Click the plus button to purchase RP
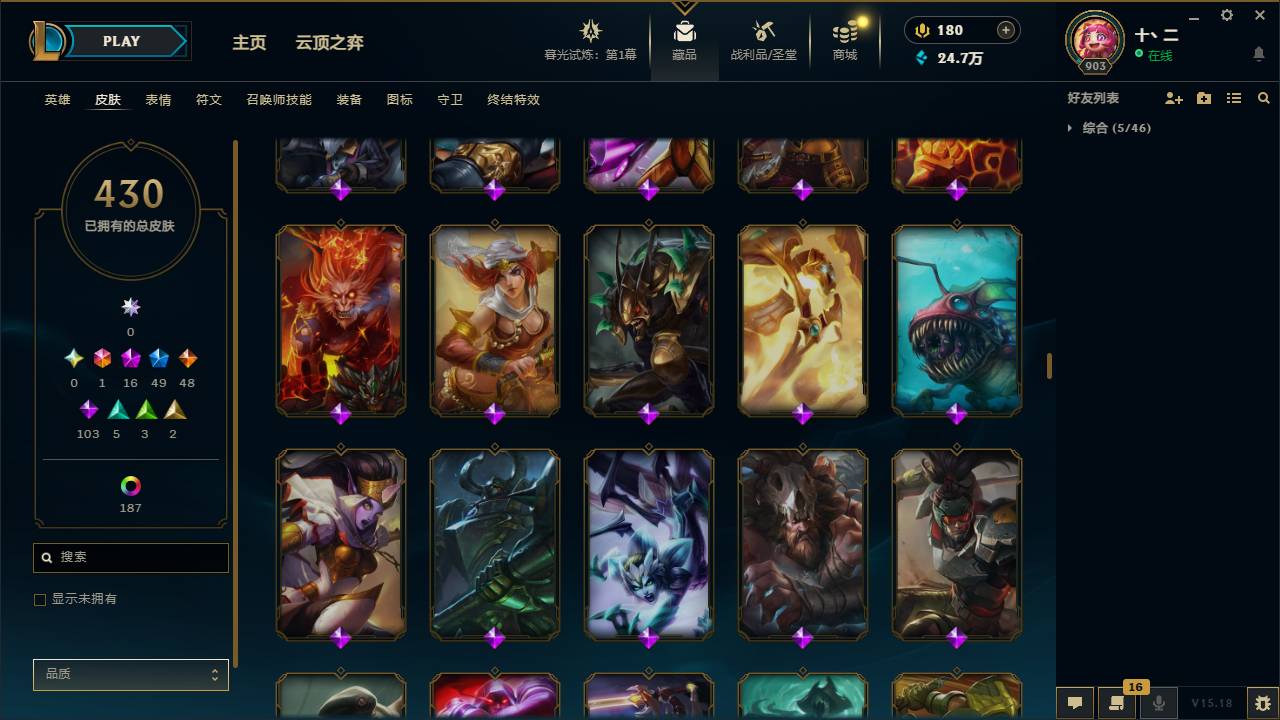Screen dimensions: 1280x720 1005,30
